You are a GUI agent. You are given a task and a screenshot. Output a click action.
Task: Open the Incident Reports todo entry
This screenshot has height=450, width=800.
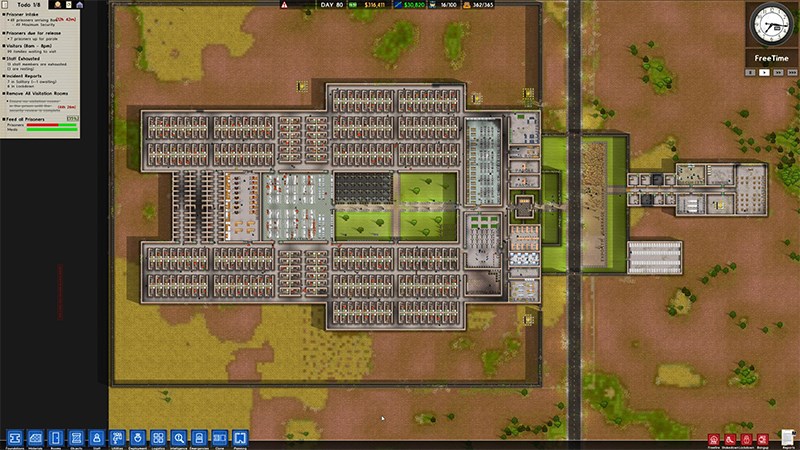(x=30, y=73)
